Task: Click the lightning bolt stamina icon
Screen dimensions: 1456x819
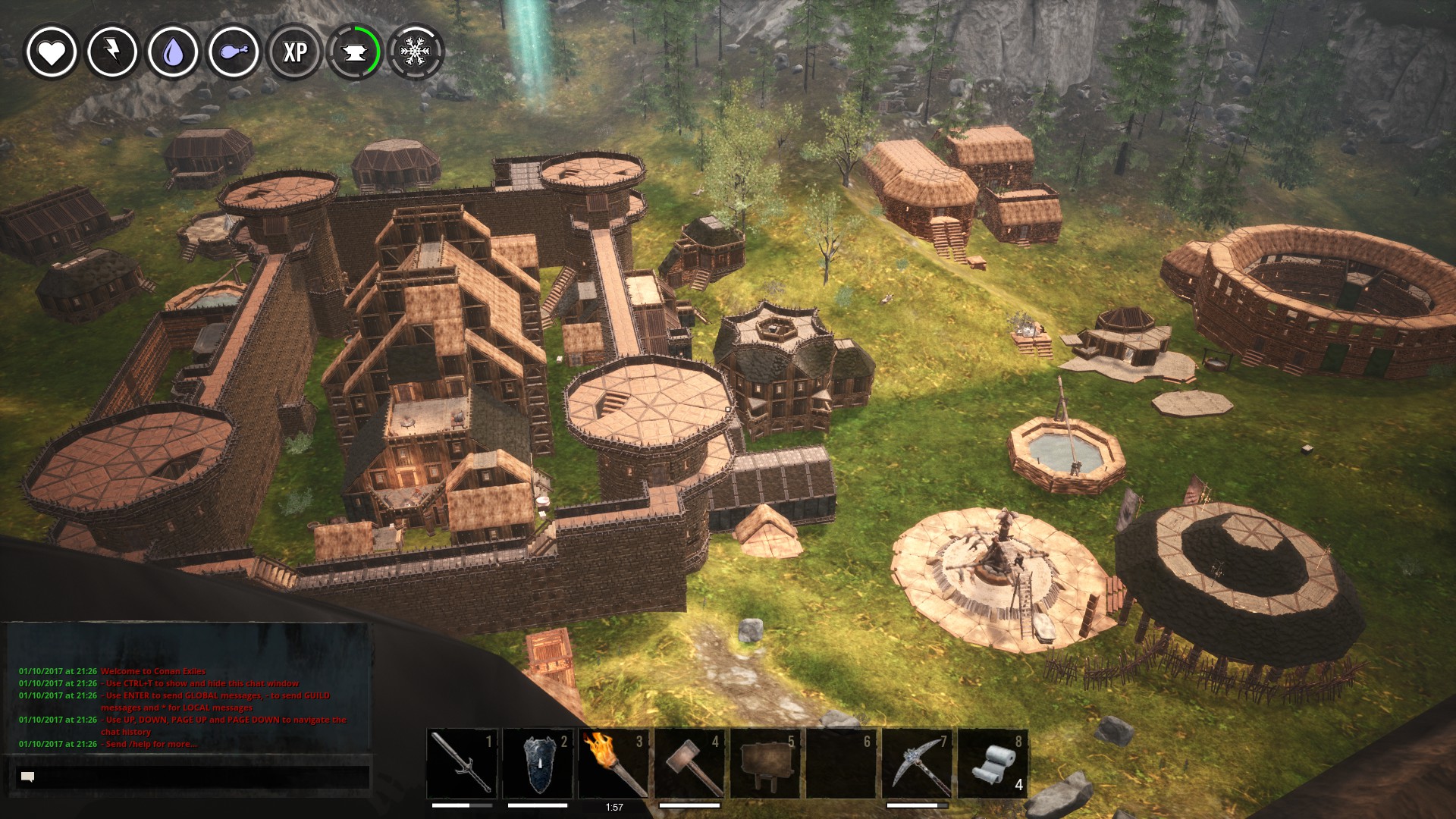Action: pos(112,52)
